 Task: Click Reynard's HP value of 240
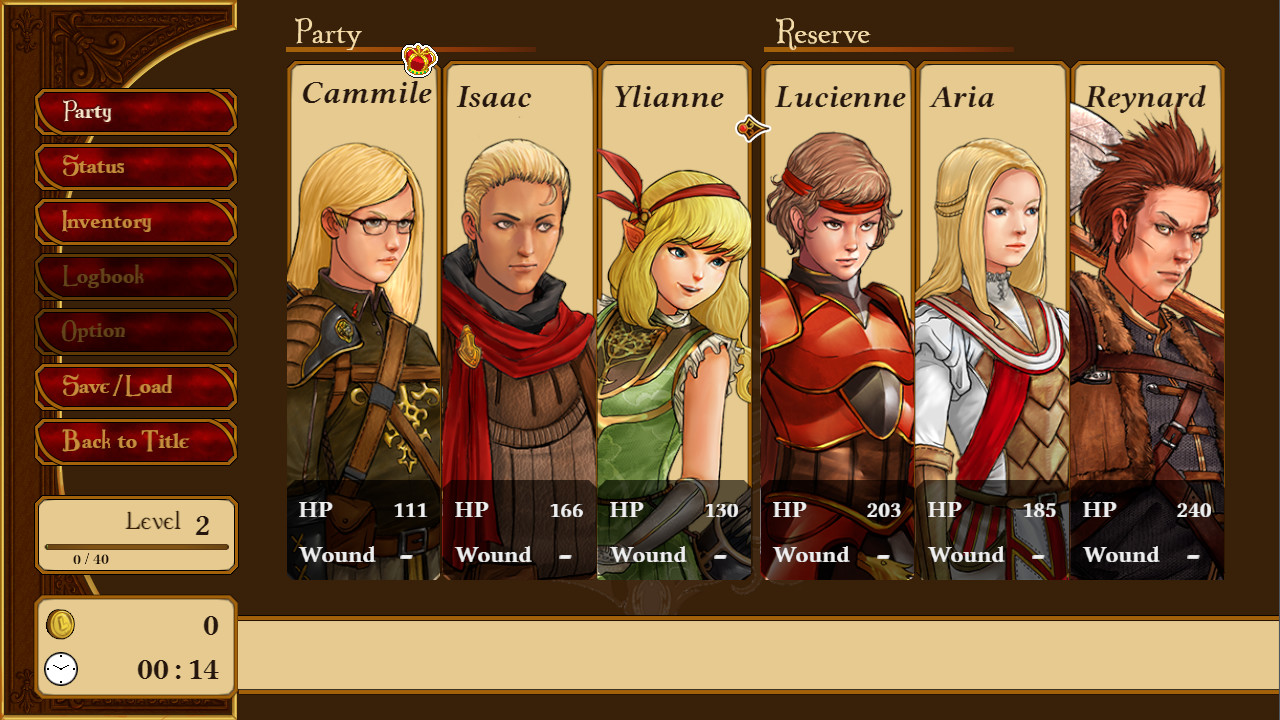(x=1196, y=510)
